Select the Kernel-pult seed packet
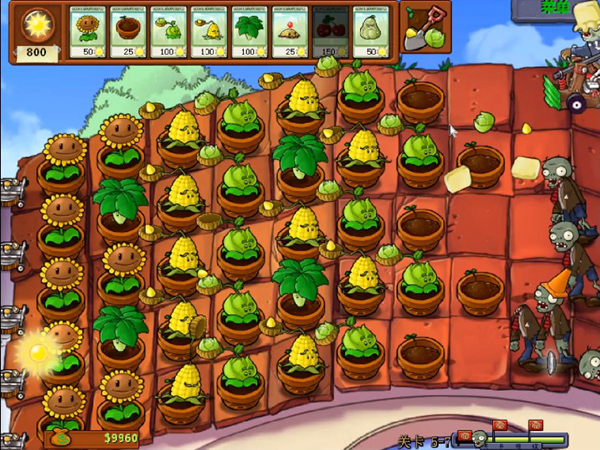 (x=208, y=31)
